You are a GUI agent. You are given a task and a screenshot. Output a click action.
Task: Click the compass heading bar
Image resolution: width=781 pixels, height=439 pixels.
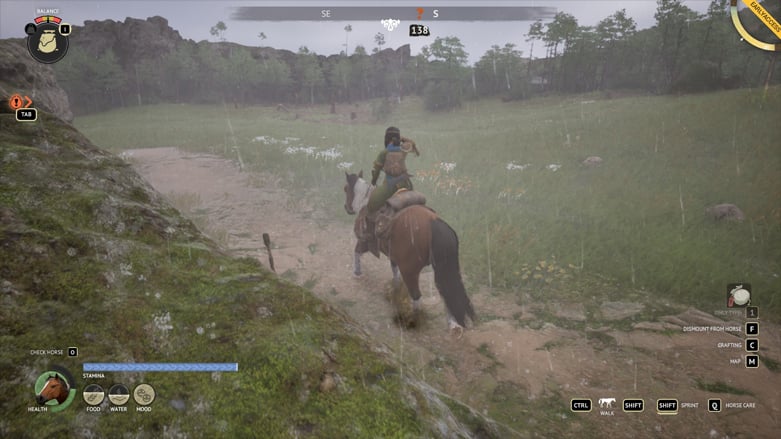point(392,14)
